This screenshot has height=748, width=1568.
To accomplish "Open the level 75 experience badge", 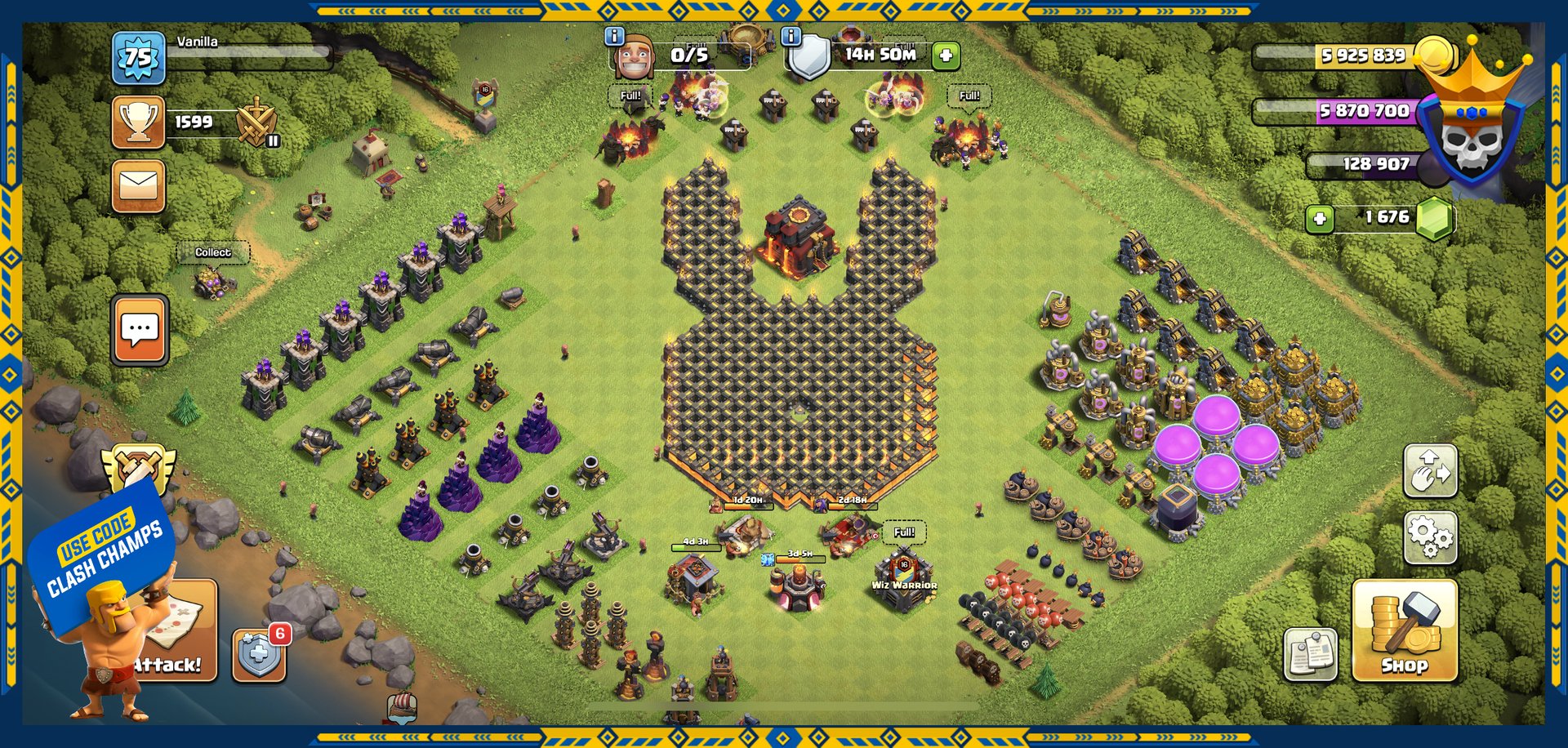I will pos(138,58).
